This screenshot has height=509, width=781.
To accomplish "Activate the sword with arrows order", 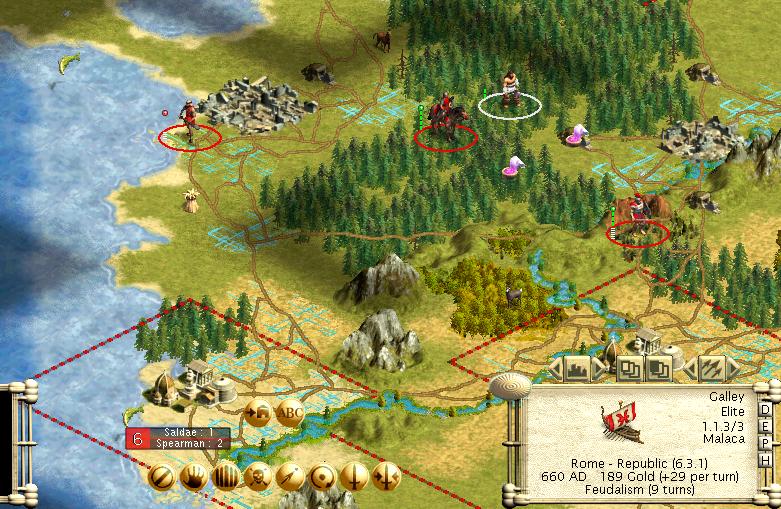I will click(x=386, y=476).
